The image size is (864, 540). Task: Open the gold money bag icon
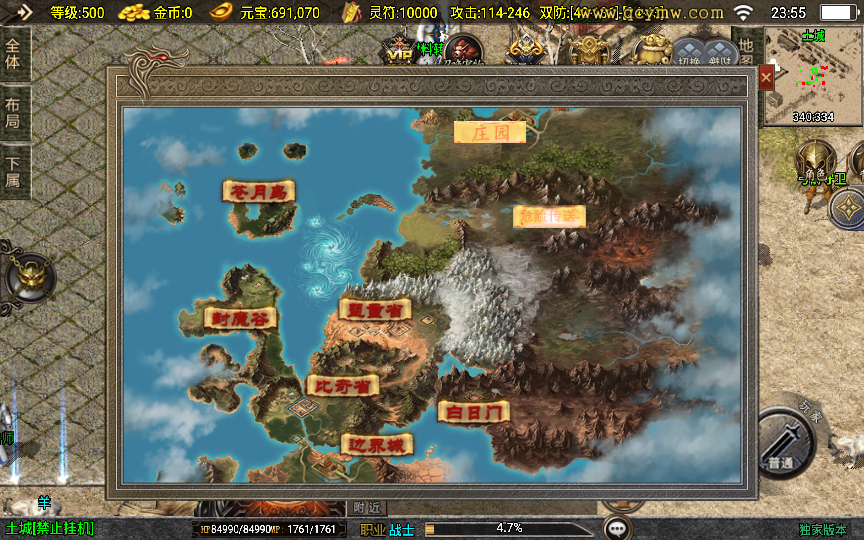(654, 50)
